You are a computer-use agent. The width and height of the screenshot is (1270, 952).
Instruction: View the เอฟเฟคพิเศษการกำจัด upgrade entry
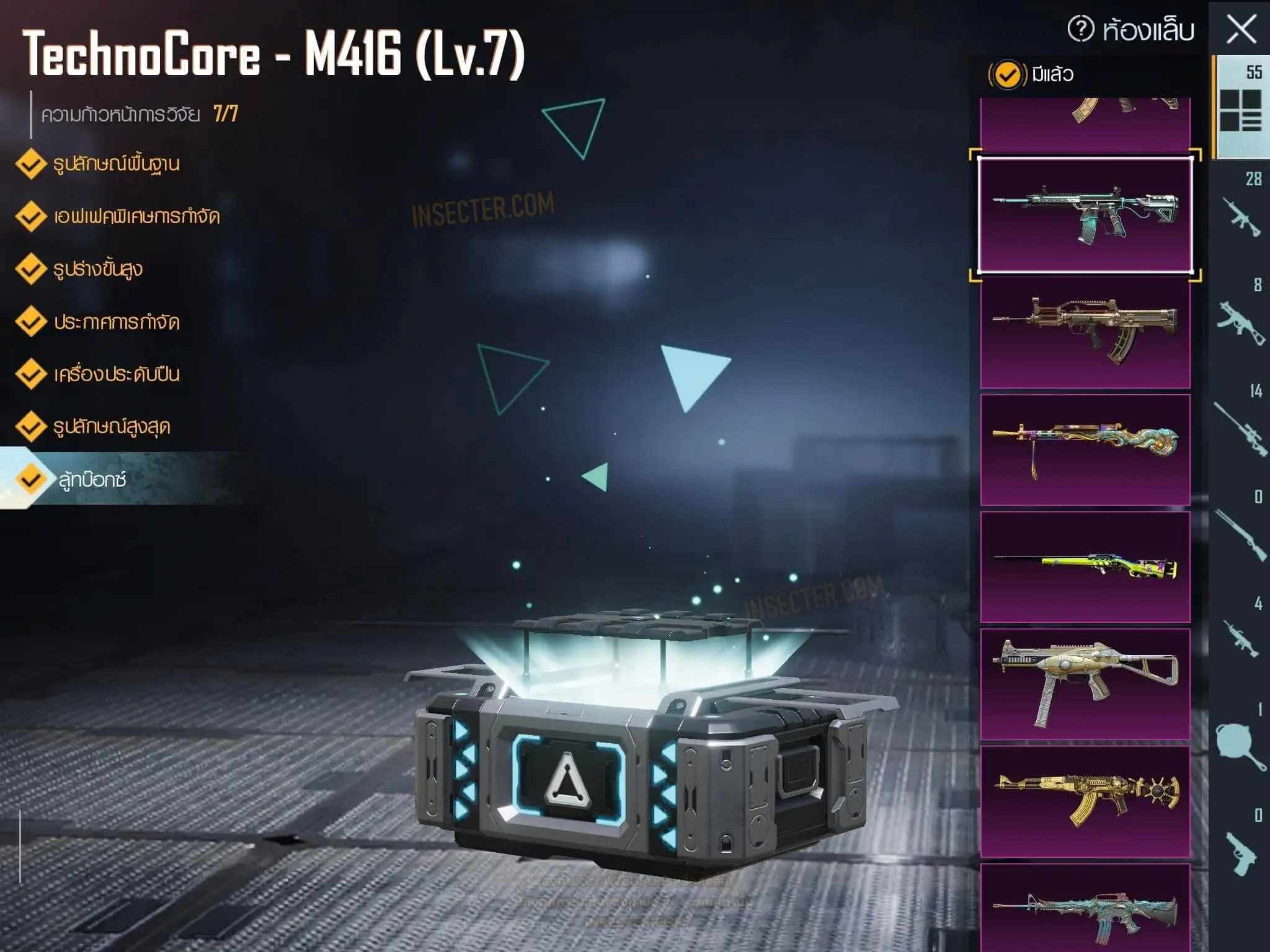click(x=136, y=217)
